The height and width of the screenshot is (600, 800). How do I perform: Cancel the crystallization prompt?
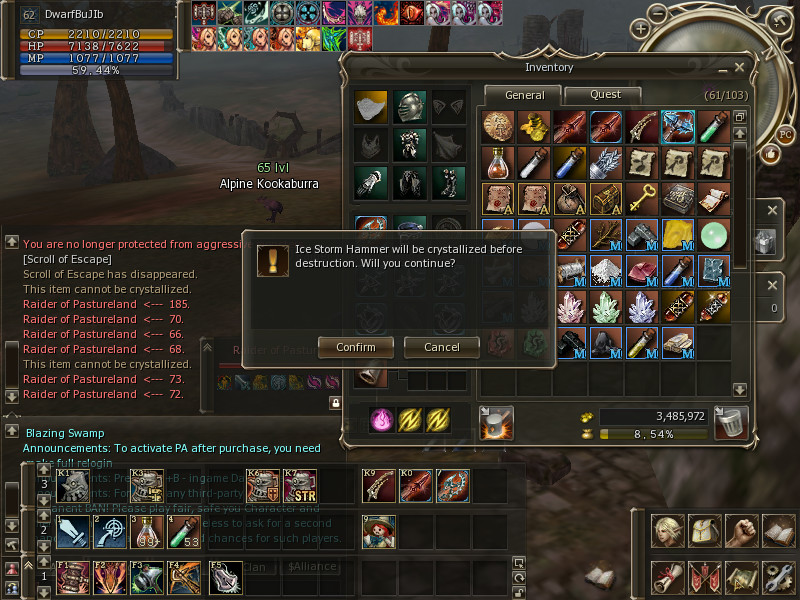pyautogui.click(x=441, y=347)
